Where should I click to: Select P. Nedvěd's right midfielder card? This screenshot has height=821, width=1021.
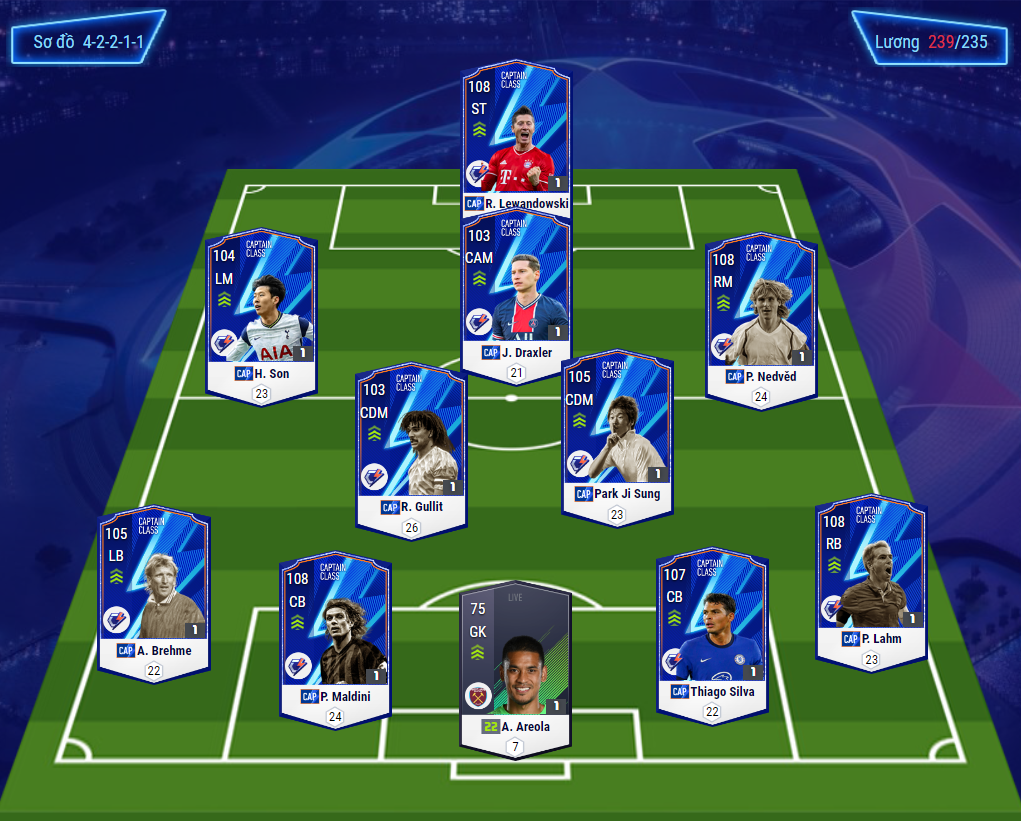pyautogui.click(x=761, y=315)
